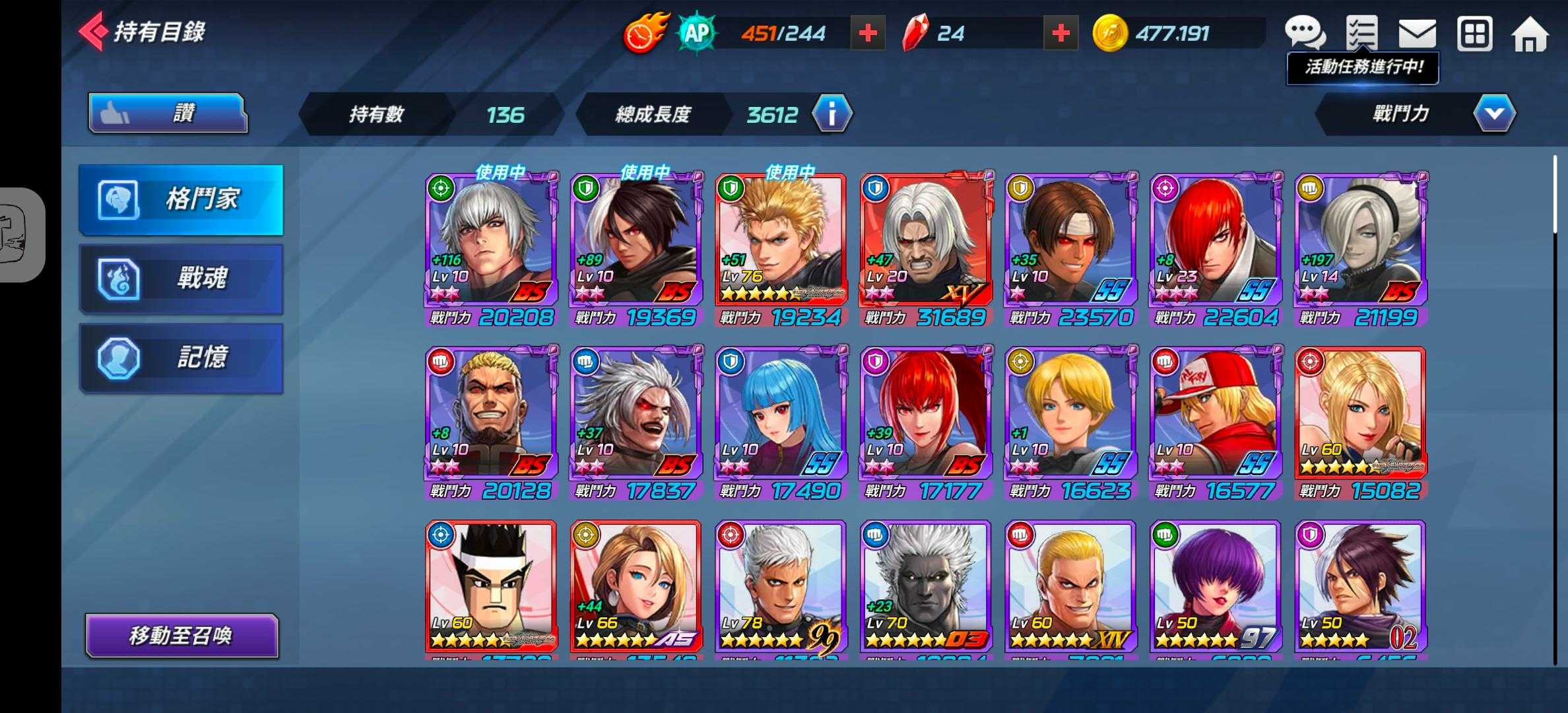Open the grid menu icon
This screenshot has height=713, width=1568.
(1474, 33)
